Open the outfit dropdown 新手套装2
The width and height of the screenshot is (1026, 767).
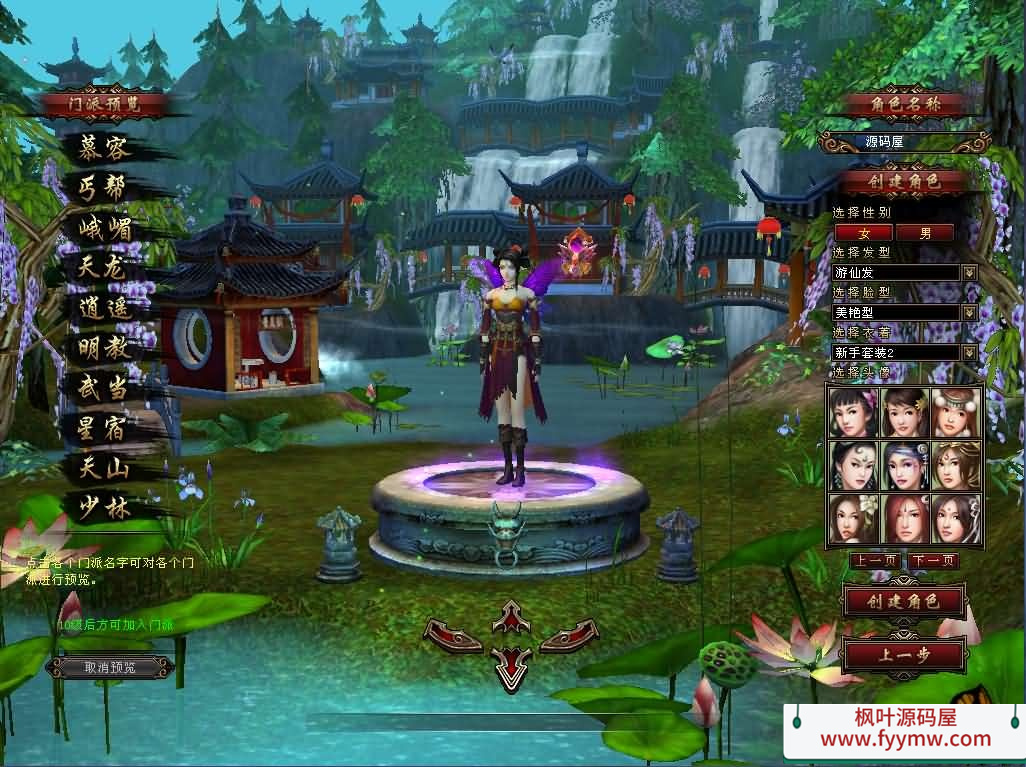pos(968,352)
